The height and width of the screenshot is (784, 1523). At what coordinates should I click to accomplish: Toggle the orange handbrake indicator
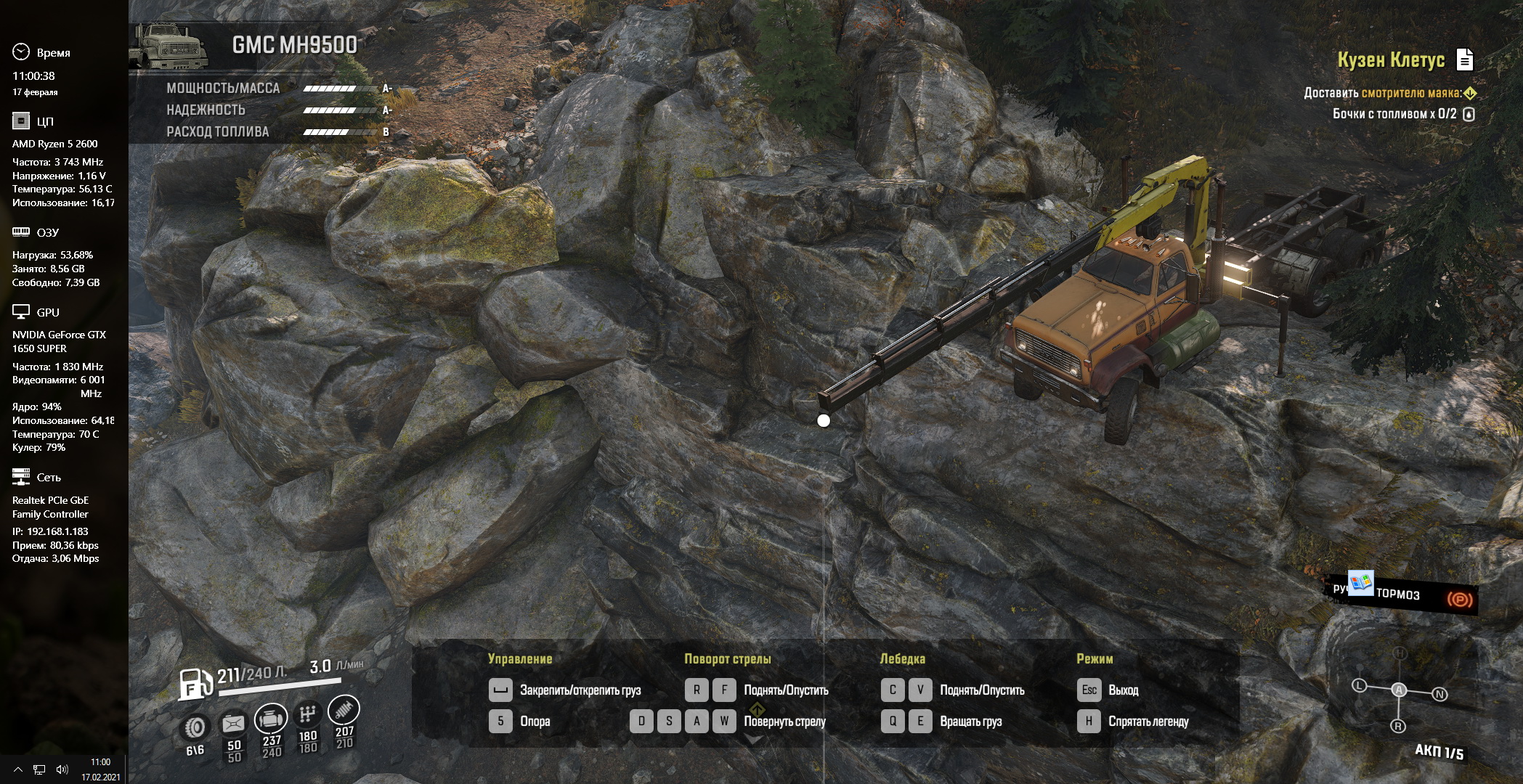1459,599
